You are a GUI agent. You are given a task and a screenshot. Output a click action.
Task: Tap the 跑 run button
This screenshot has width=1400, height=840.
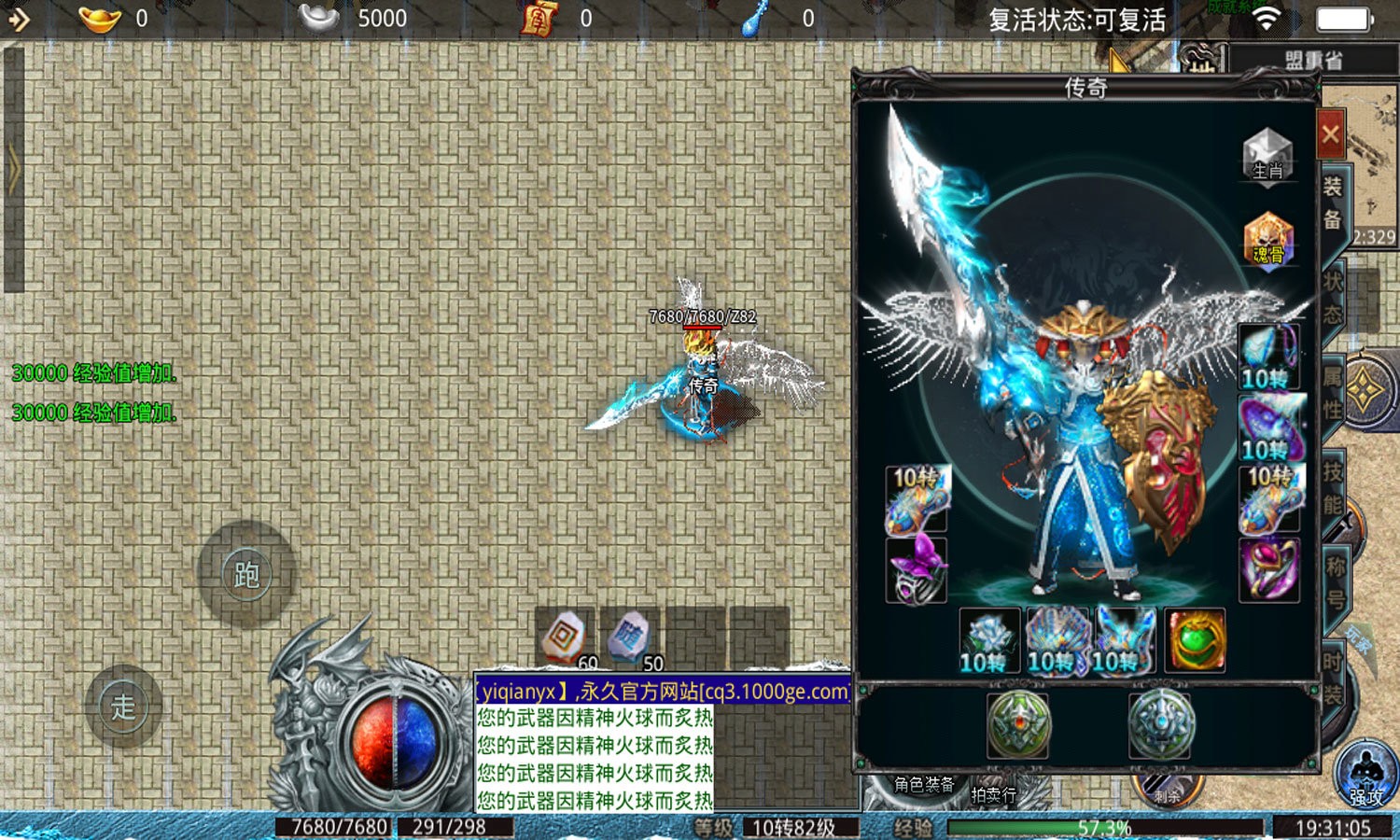[246, 574]
